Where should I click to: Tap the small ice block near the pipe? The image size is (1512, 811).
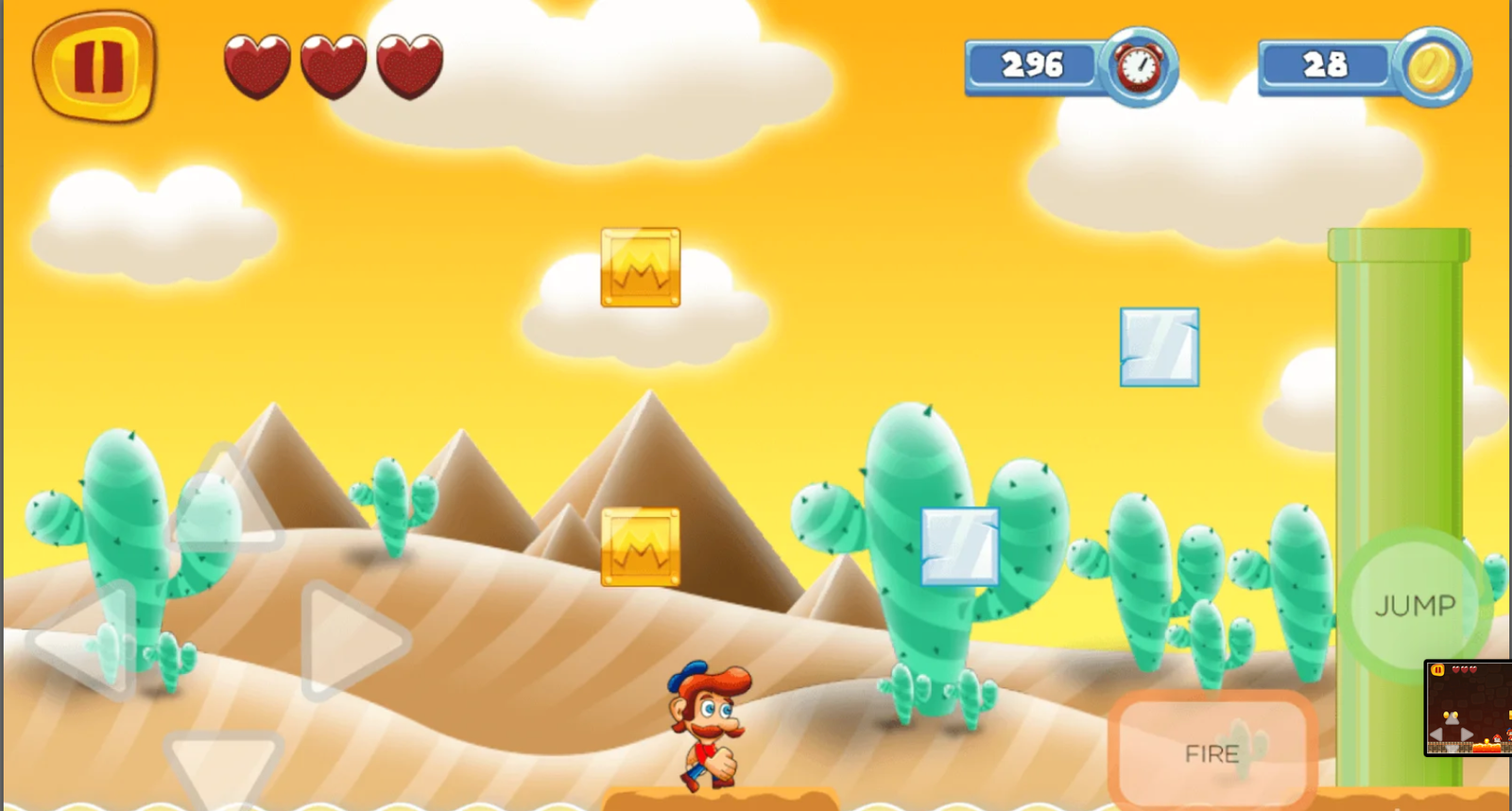(1160, 347)
